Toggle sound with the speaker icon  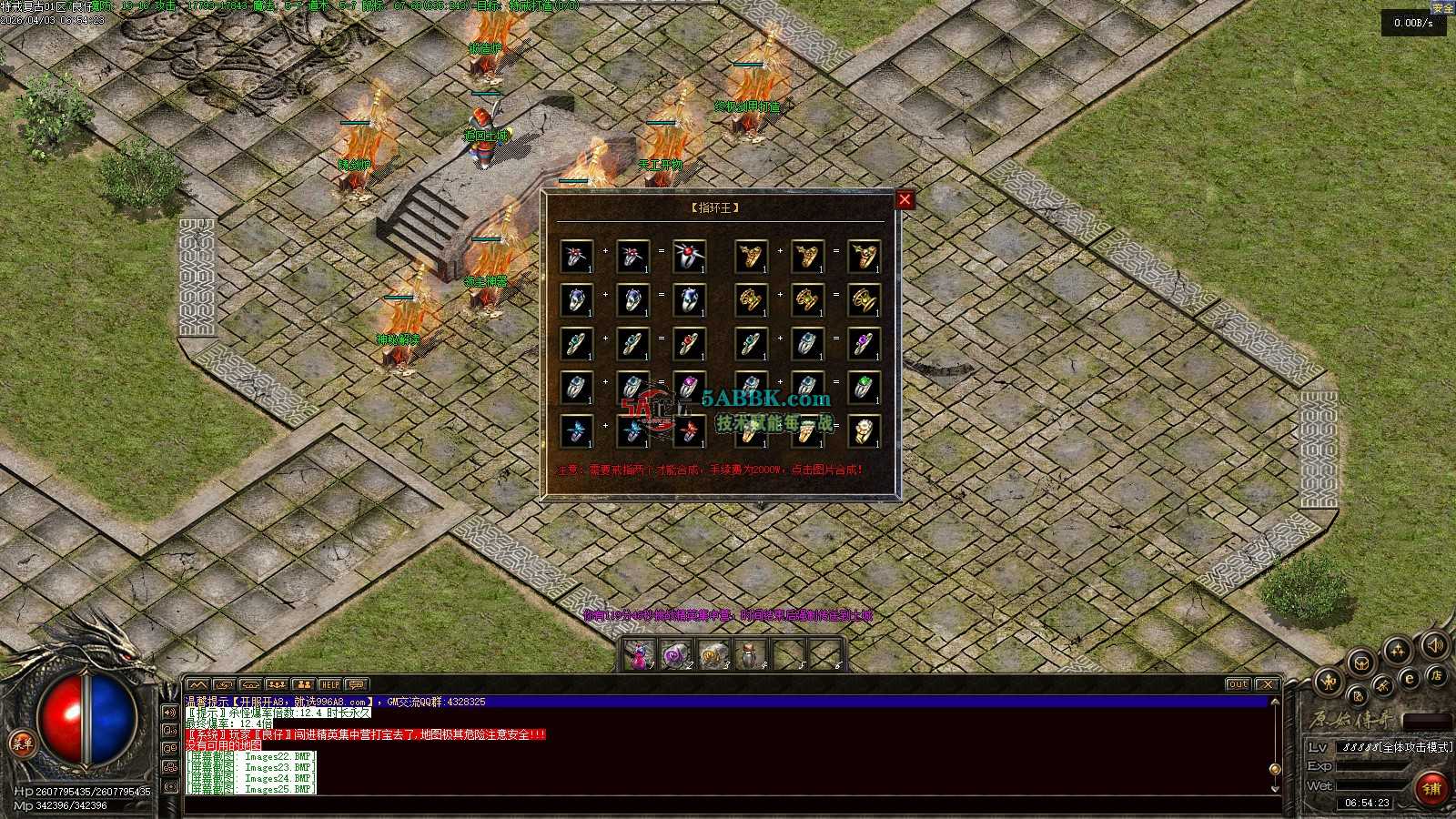[1434, 646]
